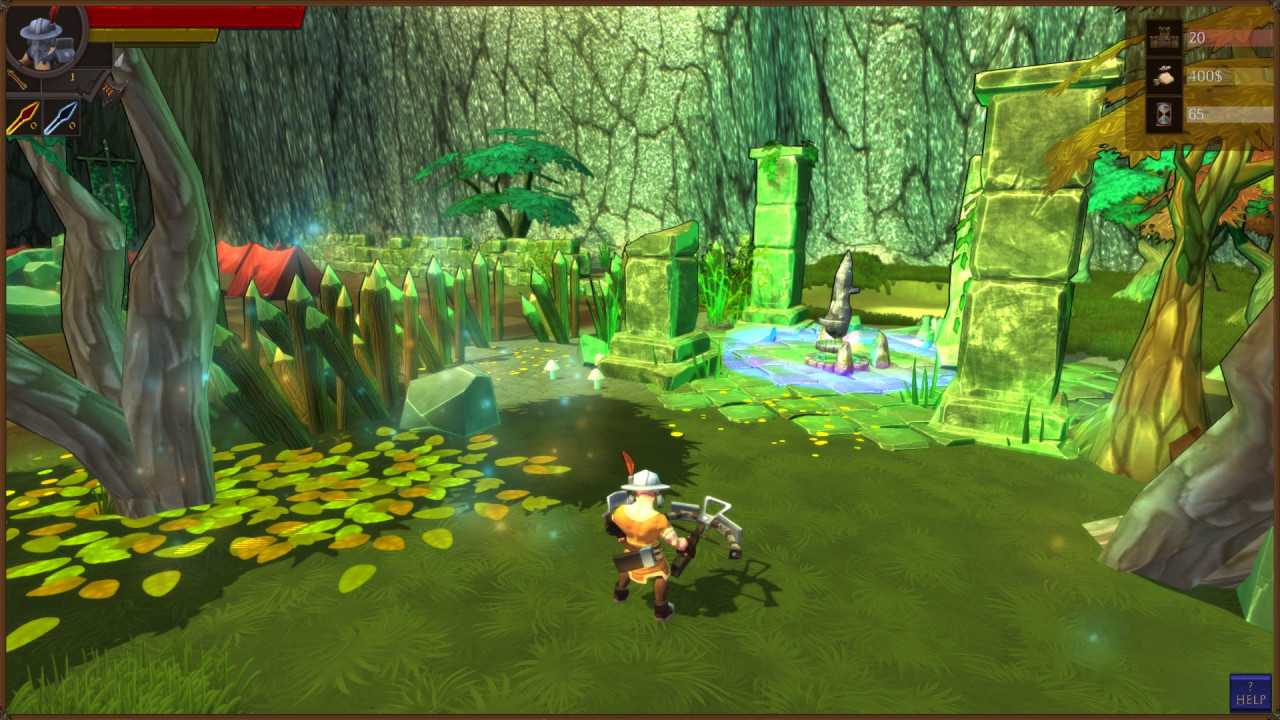Select the blue bolt ammo slot
Viewport: 1280px width, 720px height.
60,119
